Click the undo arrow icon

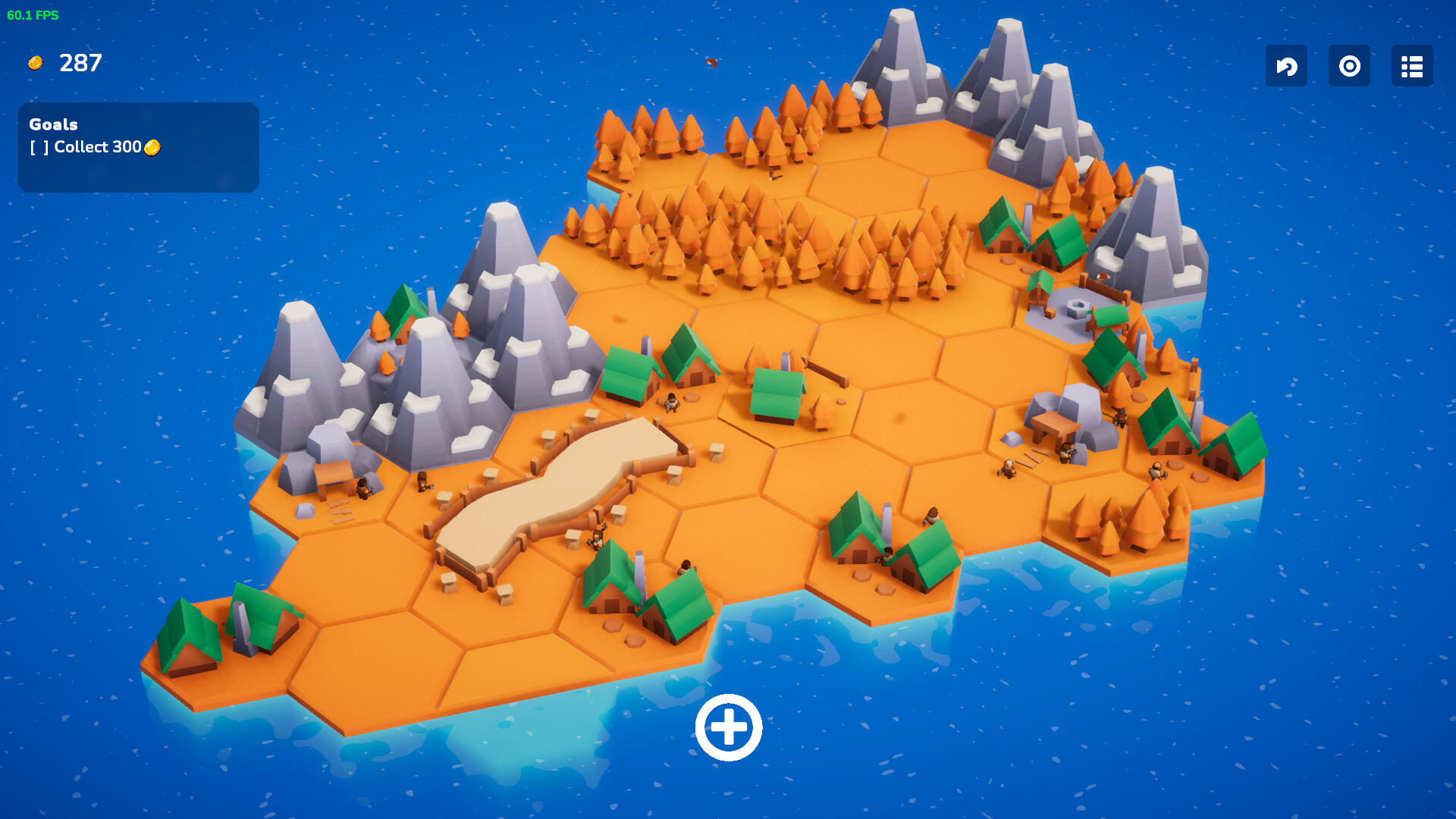pos(1286,67)
